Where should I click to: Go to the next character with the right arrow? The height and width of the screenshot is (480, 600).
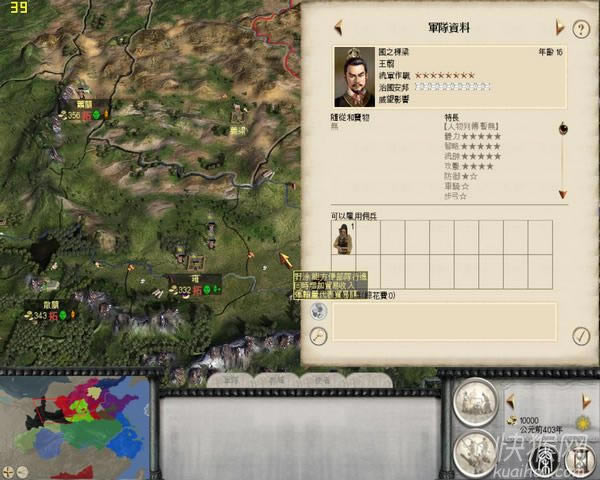561,27
